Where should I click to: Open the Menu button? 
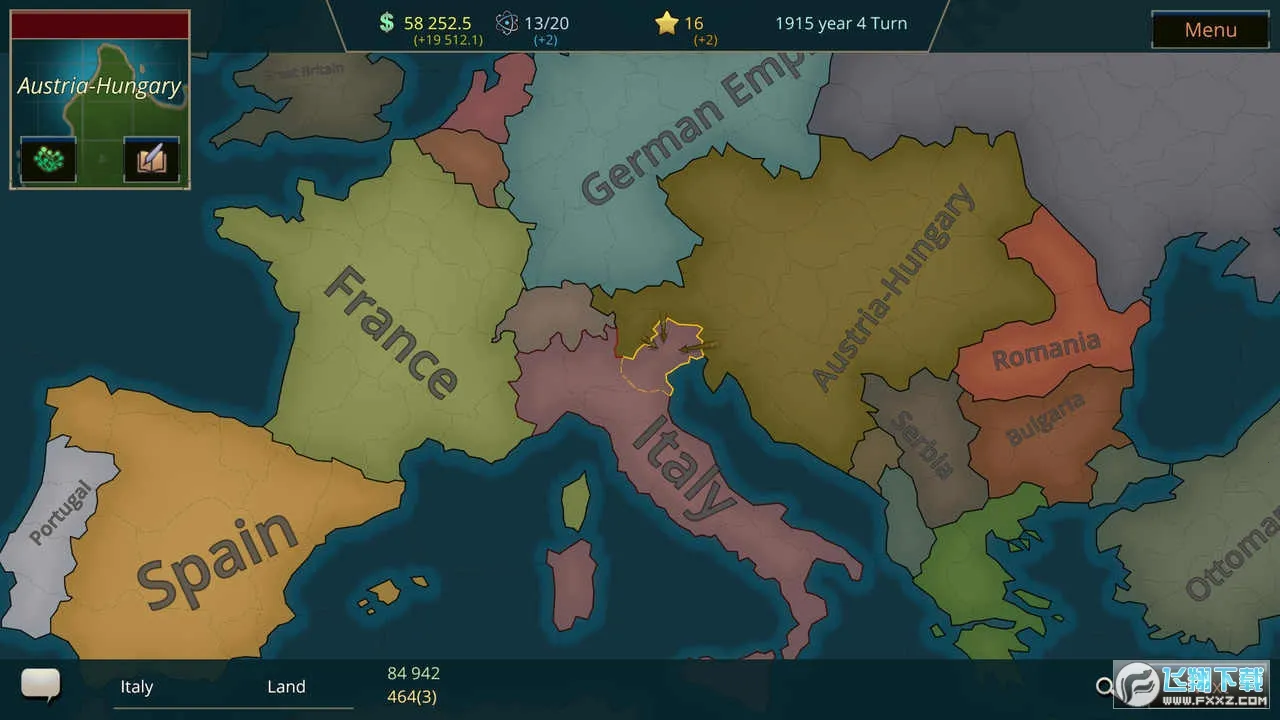coord(1210,30)
